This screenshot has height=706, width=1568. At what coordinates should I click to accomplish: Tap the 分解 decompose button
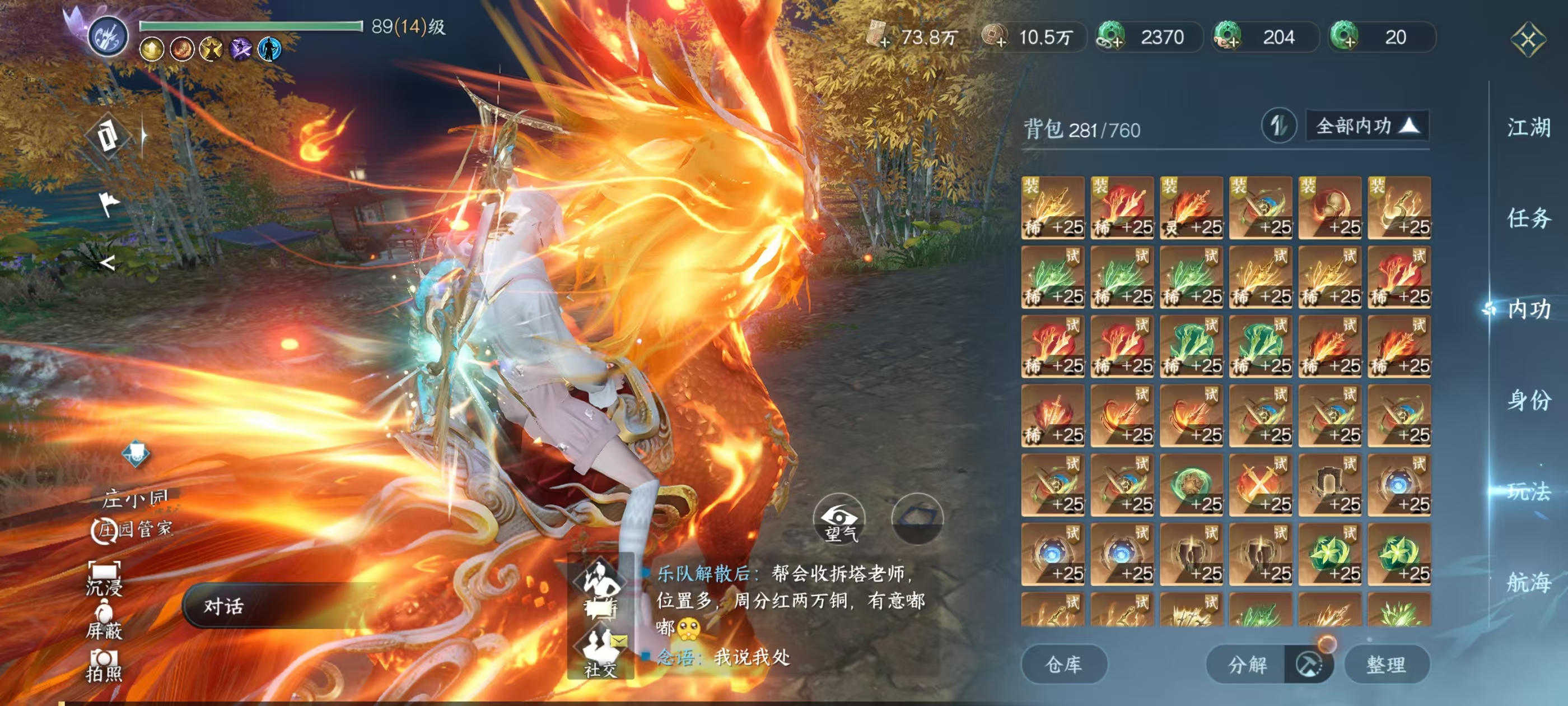point(1247,664)
